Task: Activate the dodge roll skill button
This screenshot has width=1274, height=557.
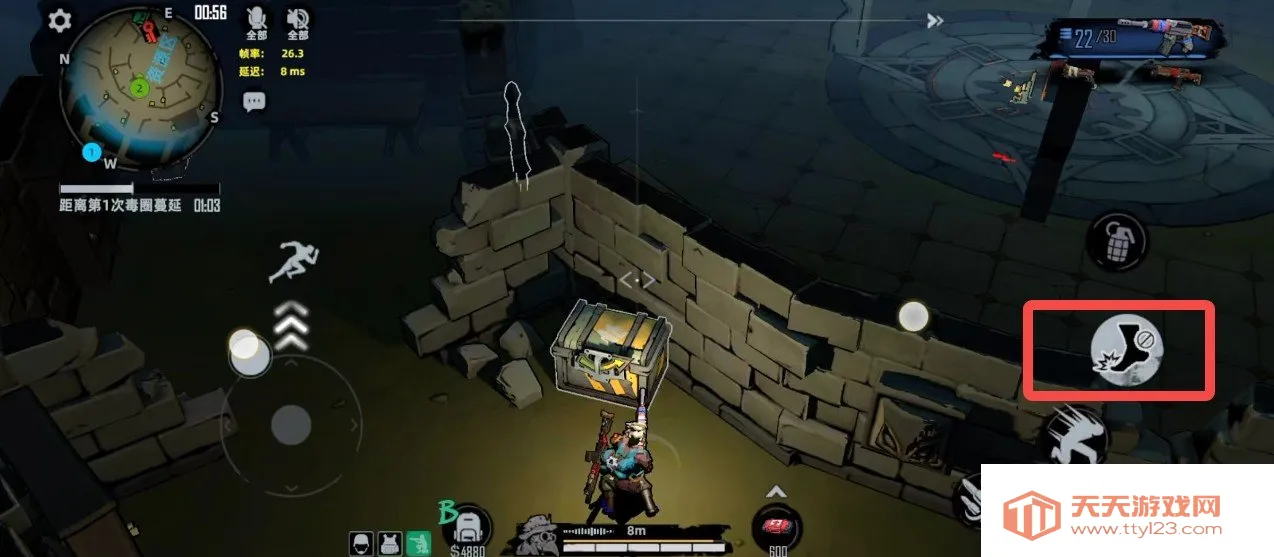Action: point(1076,435)
